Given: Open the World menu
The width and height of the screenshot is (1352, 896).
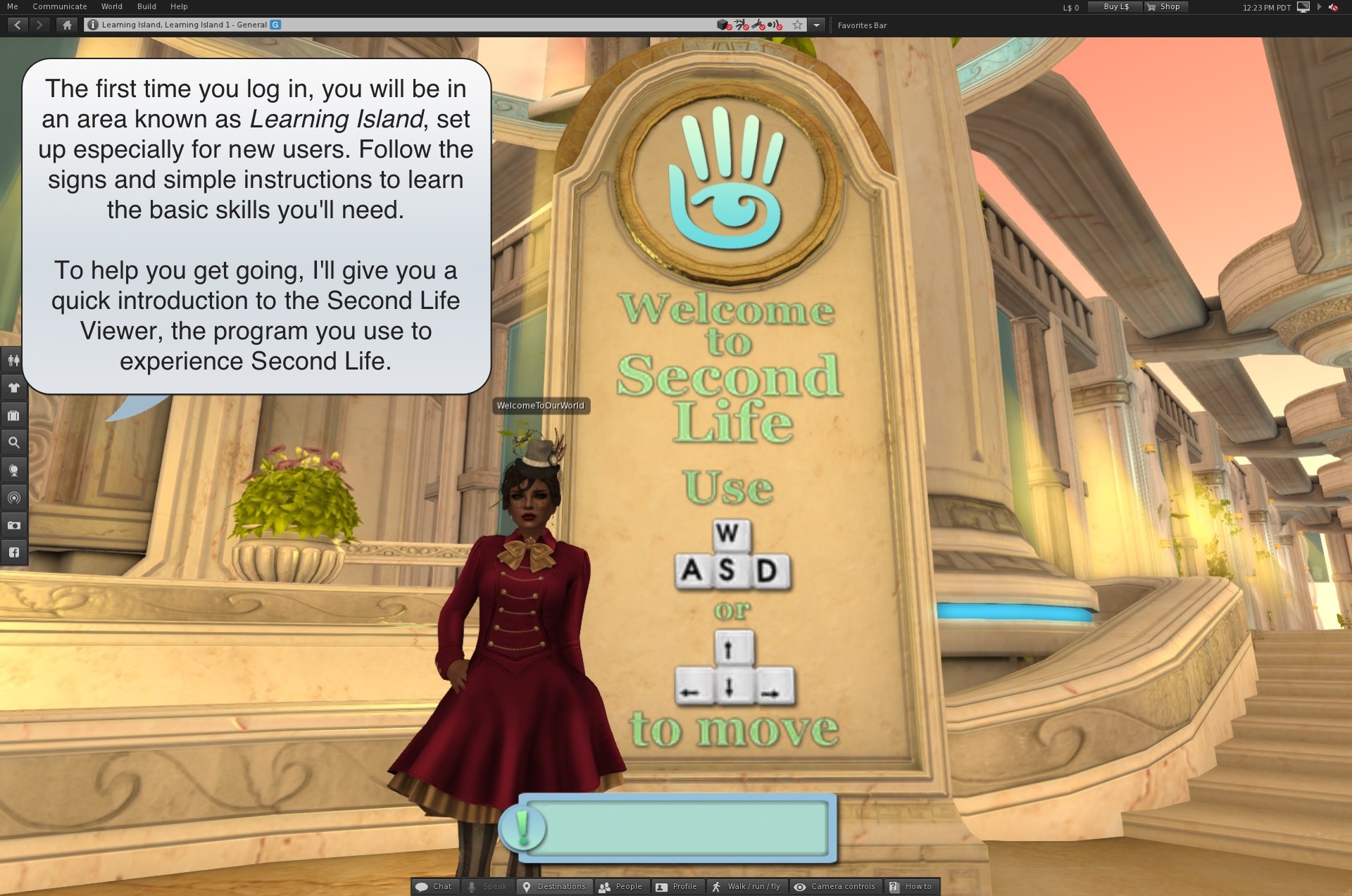Looking at the screenshot, I should click(111, 6).
